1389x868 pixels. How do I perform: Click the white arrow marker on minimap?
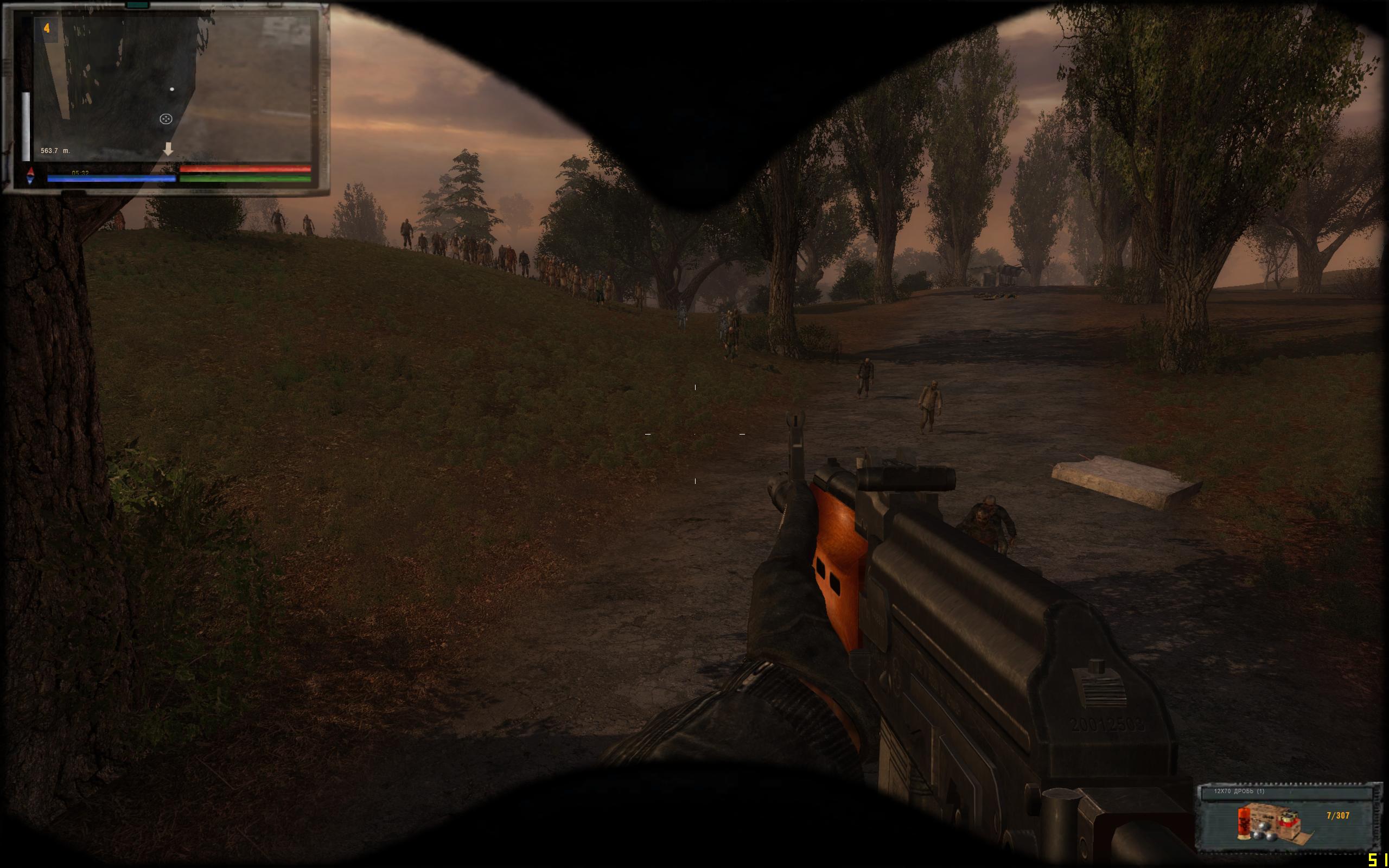point(168,149)
